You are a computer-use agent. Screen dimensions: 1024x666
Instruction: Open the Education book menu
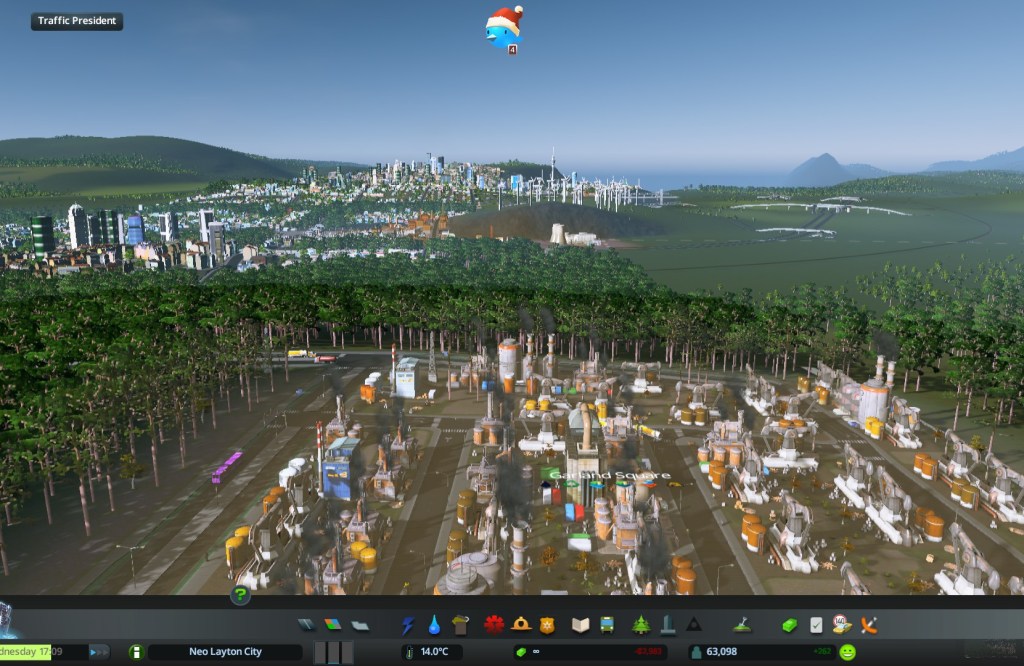click(x=580, y=625)
